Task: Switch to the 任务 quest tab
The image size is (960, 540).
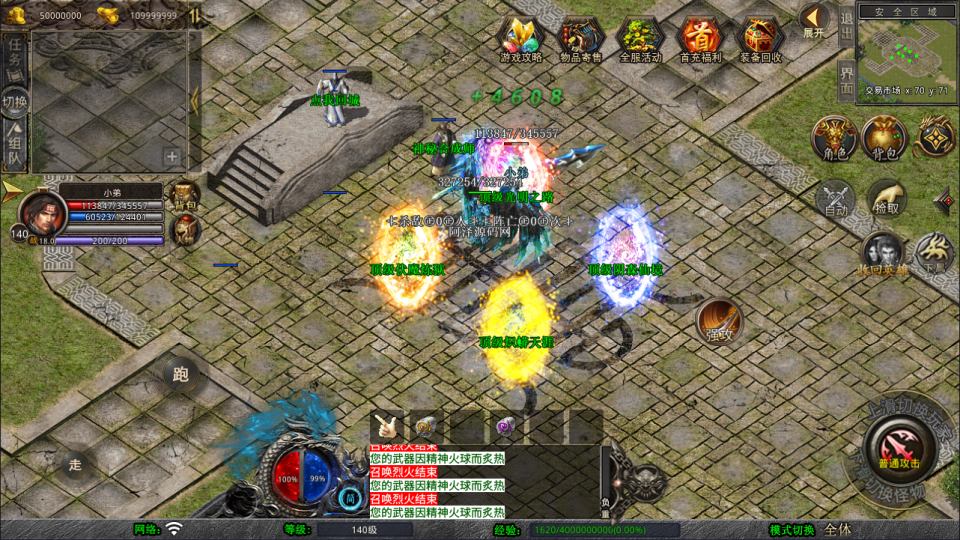Action: (x=15, y=58)
